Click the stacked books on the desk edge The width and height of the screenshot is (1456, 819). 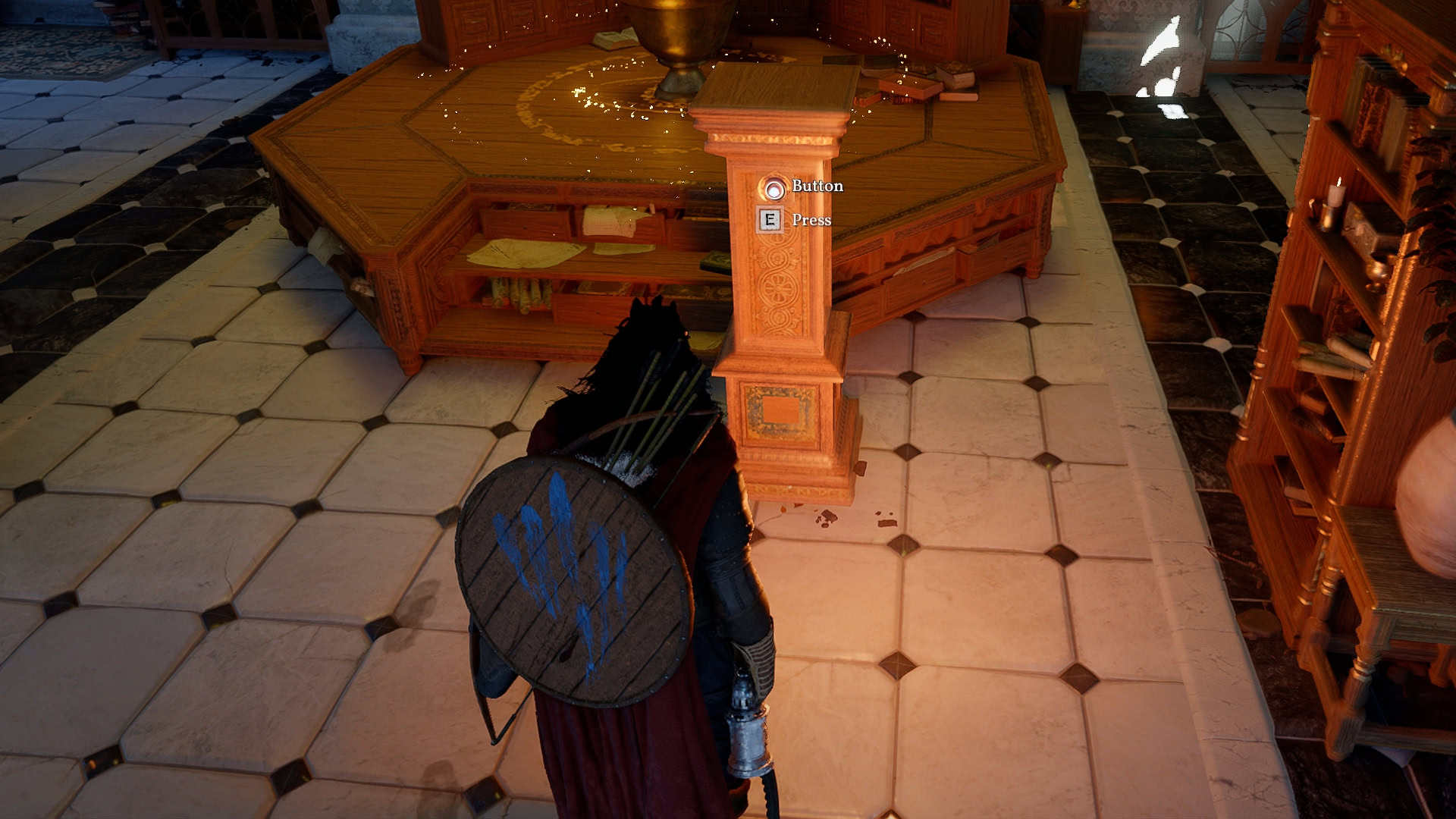tap(944, 76)
